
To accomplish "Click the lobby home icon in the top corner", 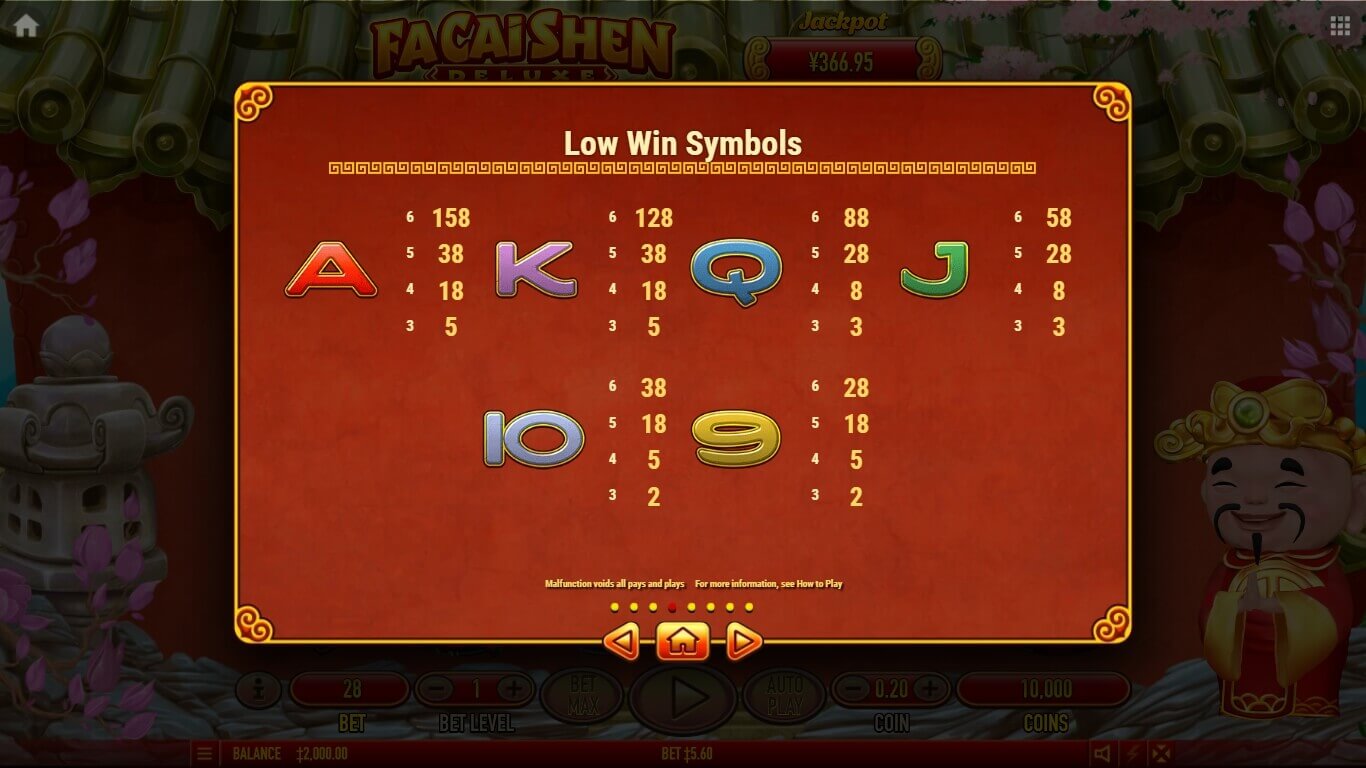I will point(26,26).
